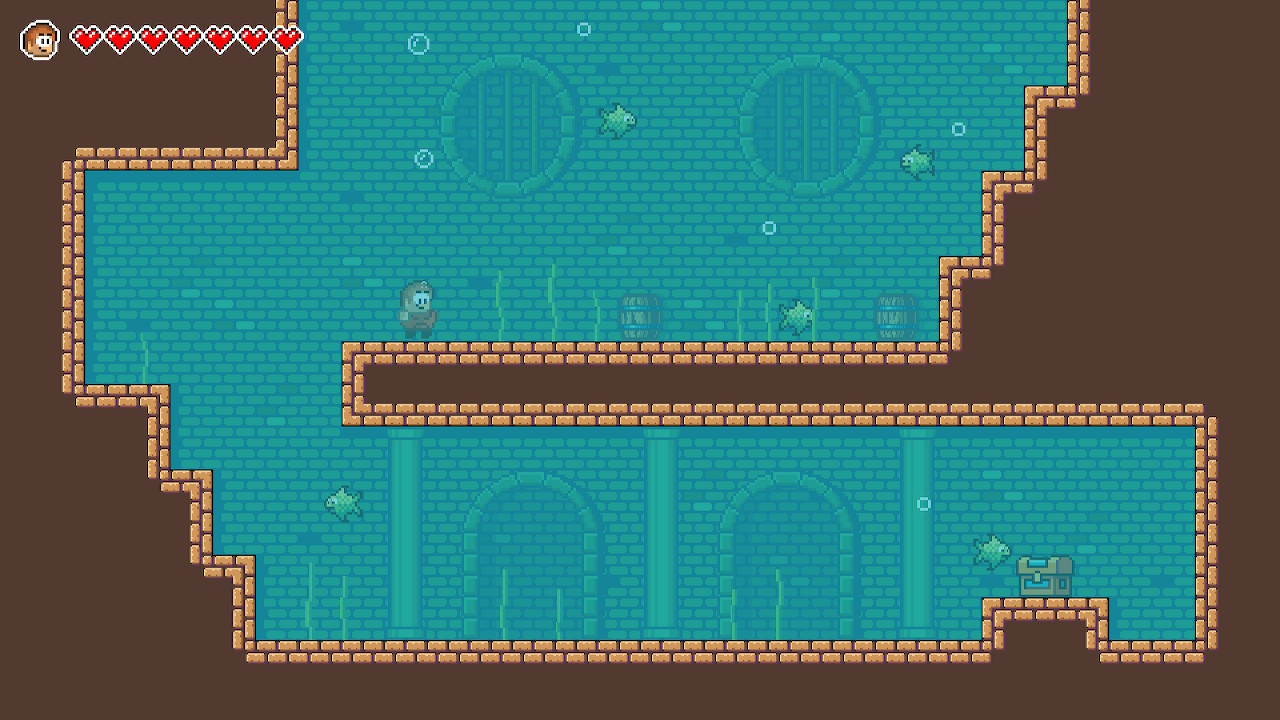Click the first heart in the health bar
Image resolution: width=1280 pixels, height=720 pixels.
(89, 38)
